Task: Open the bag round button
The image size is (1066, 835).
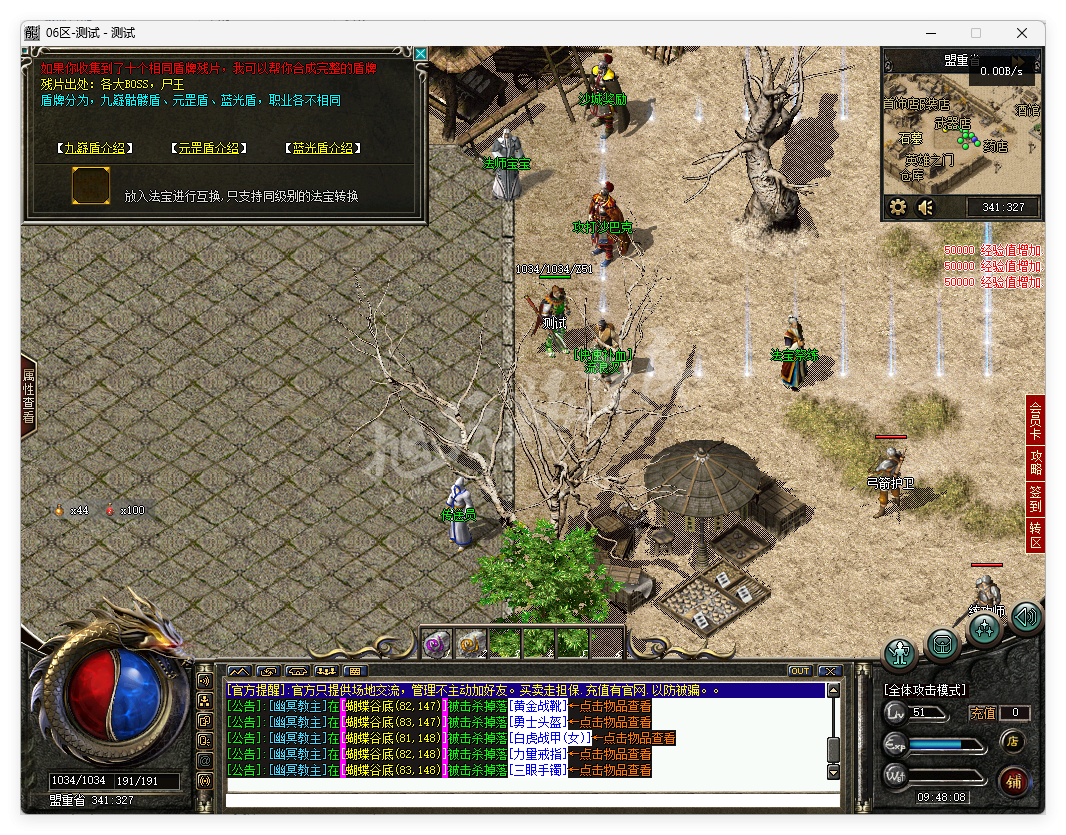Action: pyautogui.click(x=944, y=645)
